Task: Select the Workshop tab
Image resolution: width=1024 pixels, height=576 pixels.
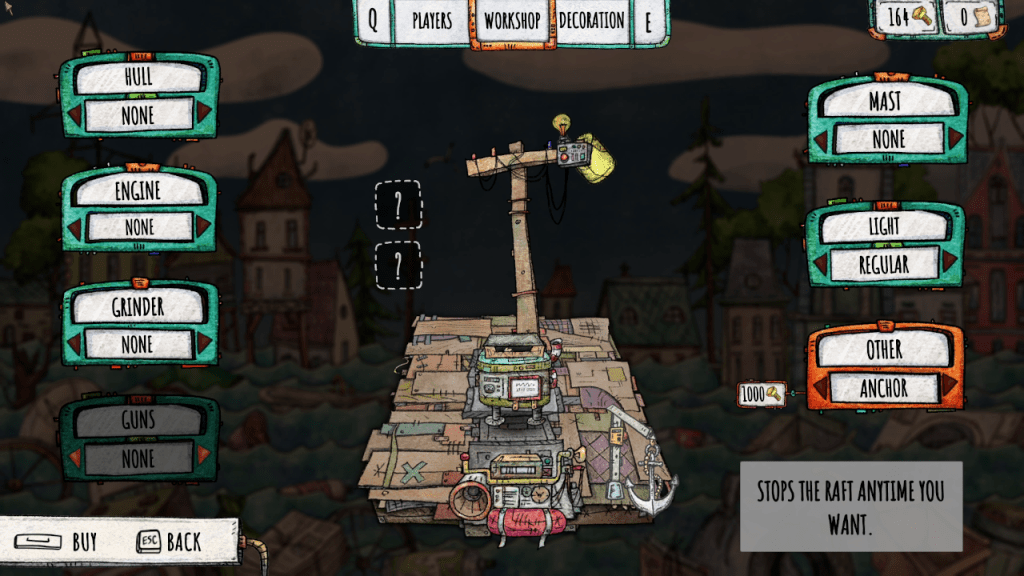Action: point(512,21)
